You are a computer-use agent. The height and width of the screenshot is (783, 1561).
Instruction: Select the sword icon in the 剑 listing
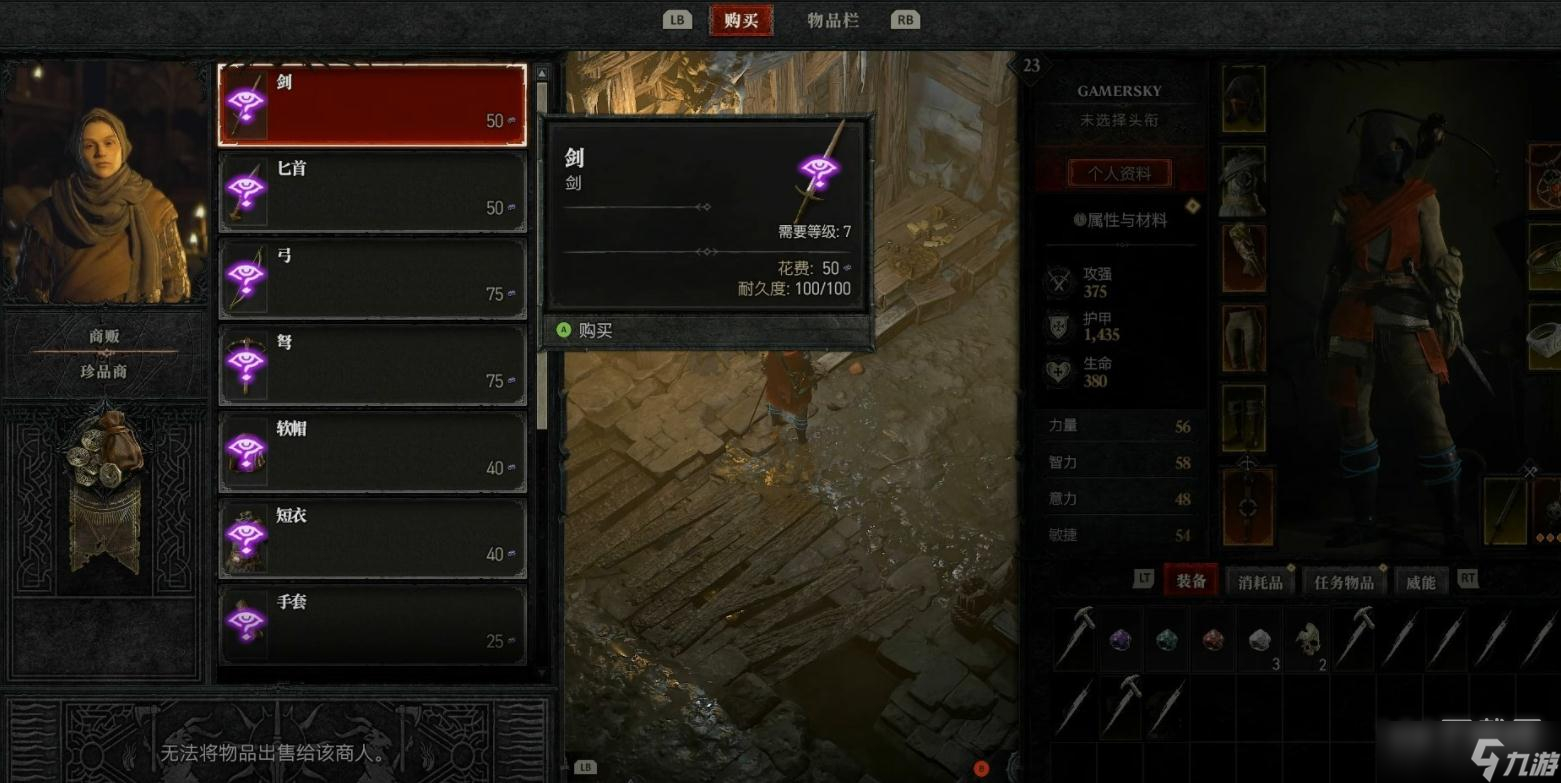coord(248,103)
